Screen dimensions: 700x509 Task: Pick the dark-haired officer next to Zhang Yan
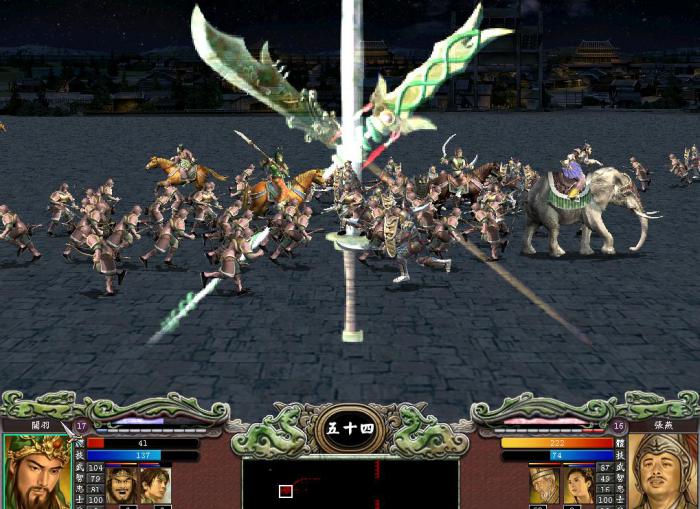[578, 485]
